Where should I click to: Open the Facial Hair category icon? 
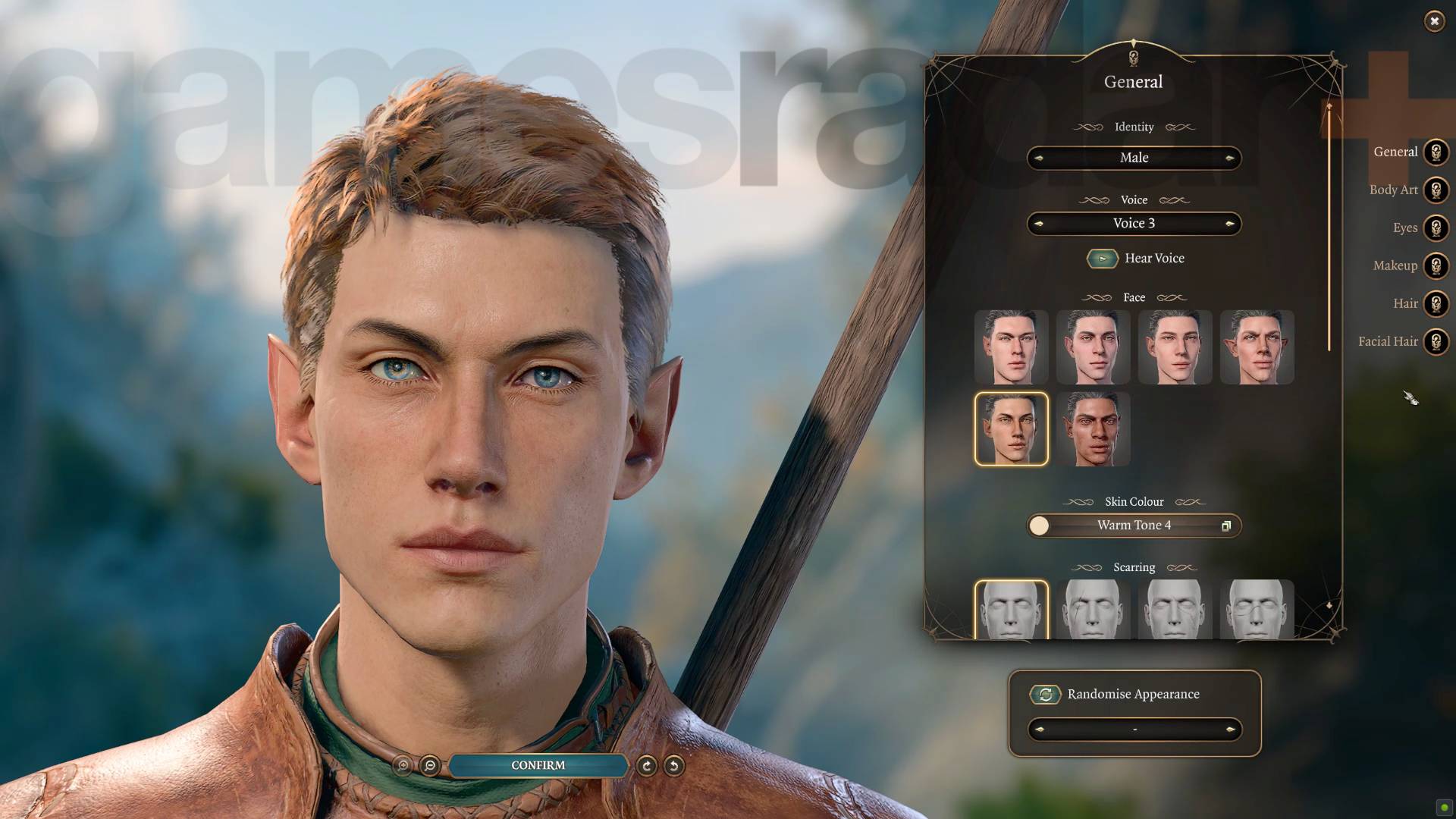point(1436,341)
